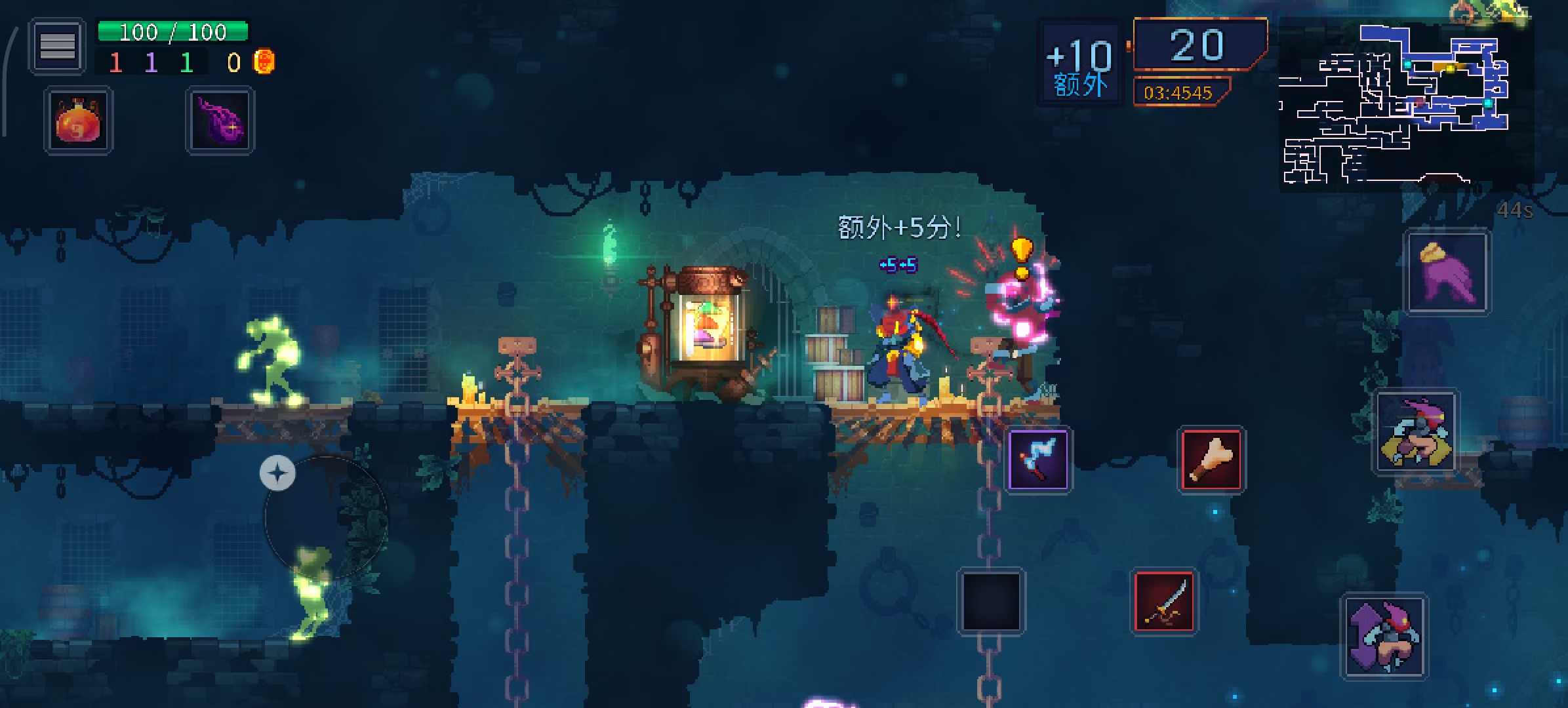
Task: Open the hamburger pause menu
Action: [57, 46]
